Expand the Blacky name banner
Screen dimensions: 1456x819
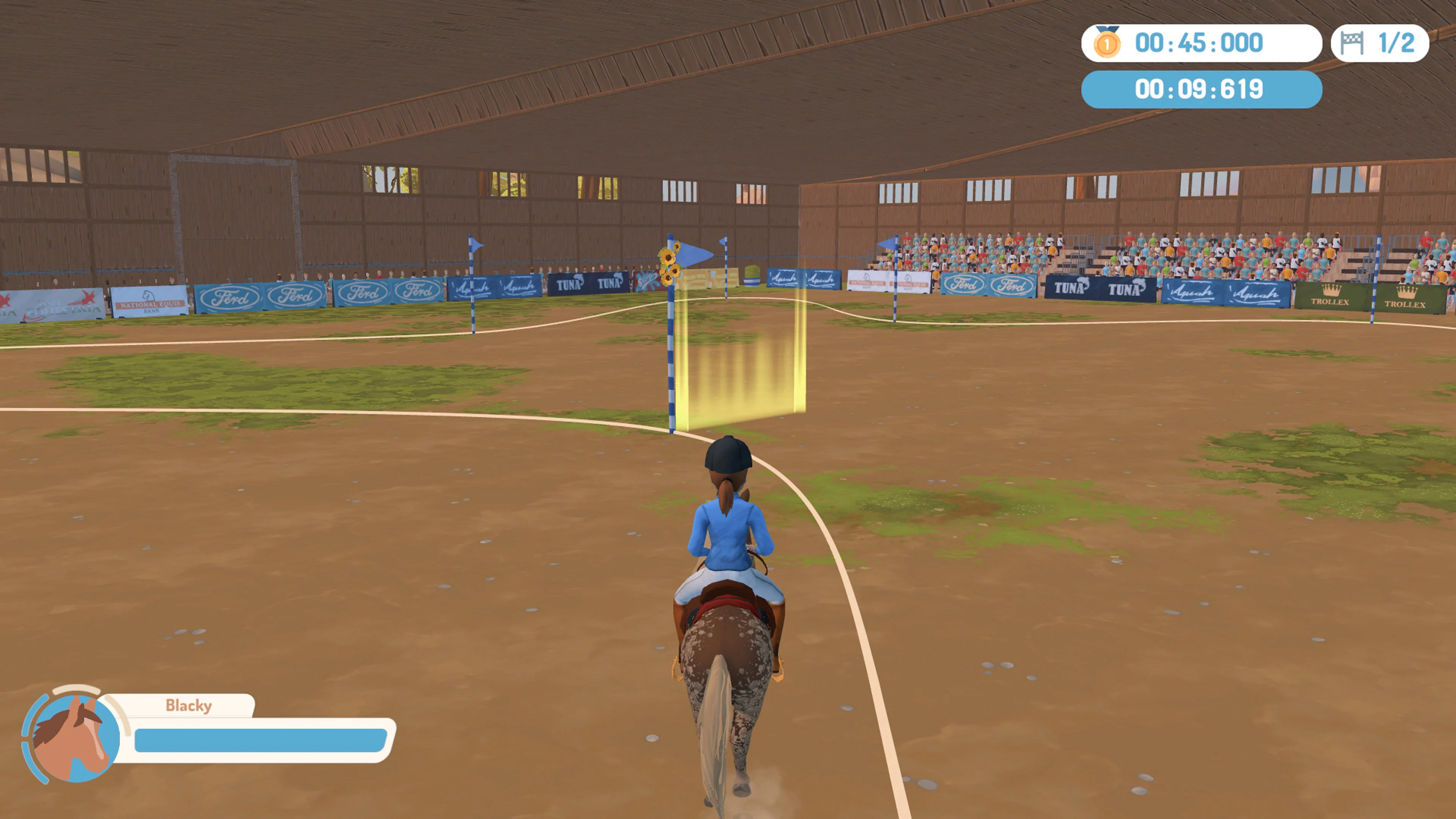point(189,705)
